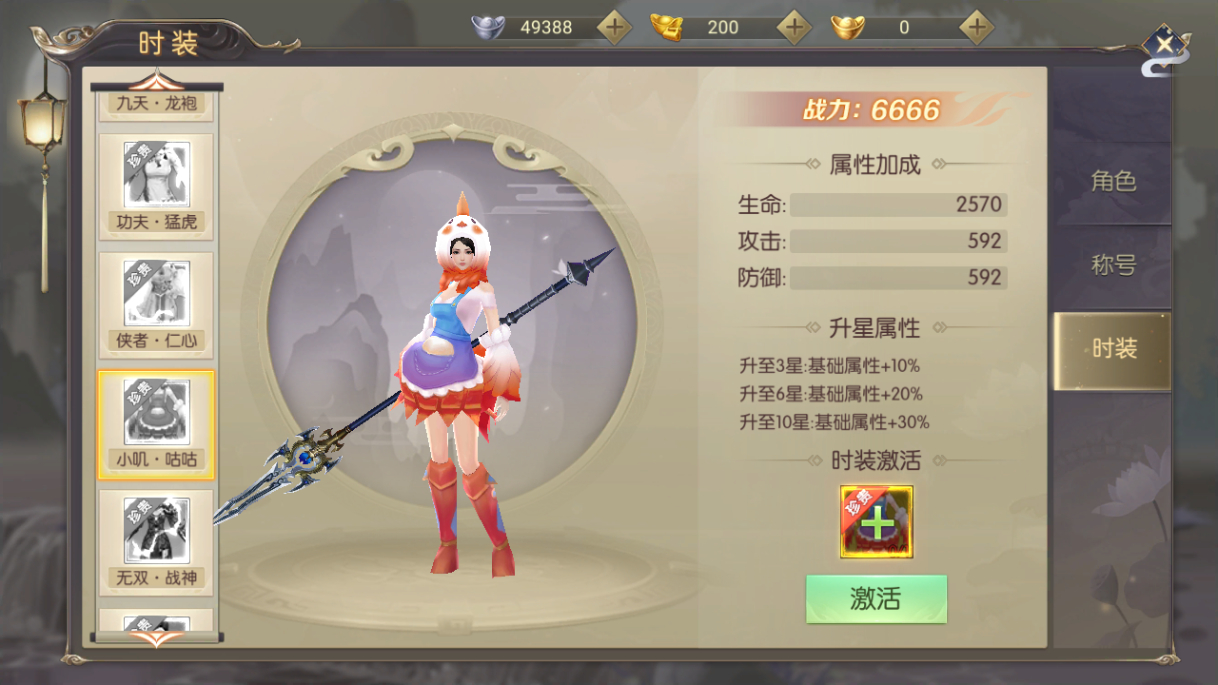Activate the costume with the 激活 button
The image size is (1218, 685).
click(x=876, y=599)
